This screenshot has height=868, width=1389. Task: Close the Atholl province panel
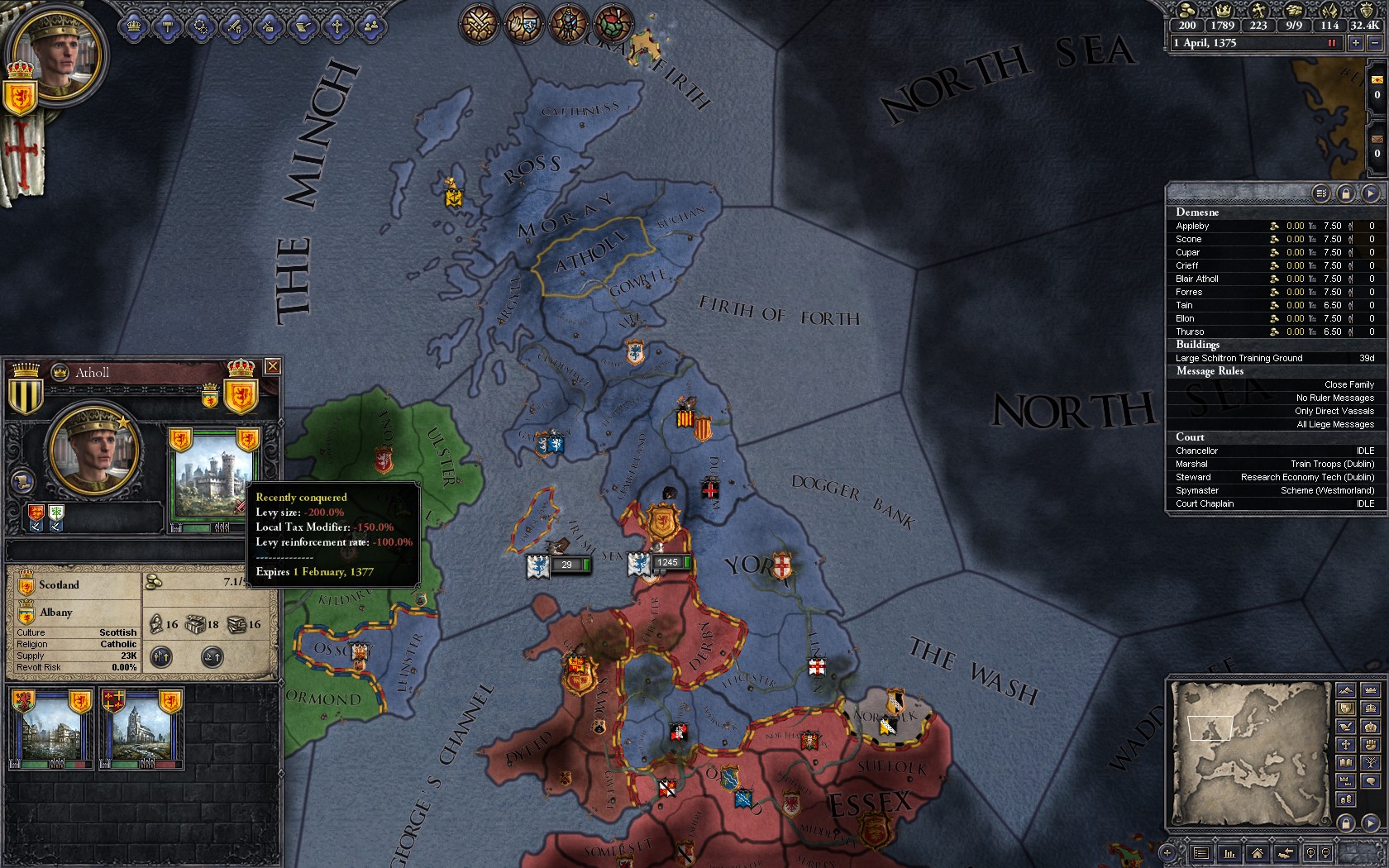[272, 366]
